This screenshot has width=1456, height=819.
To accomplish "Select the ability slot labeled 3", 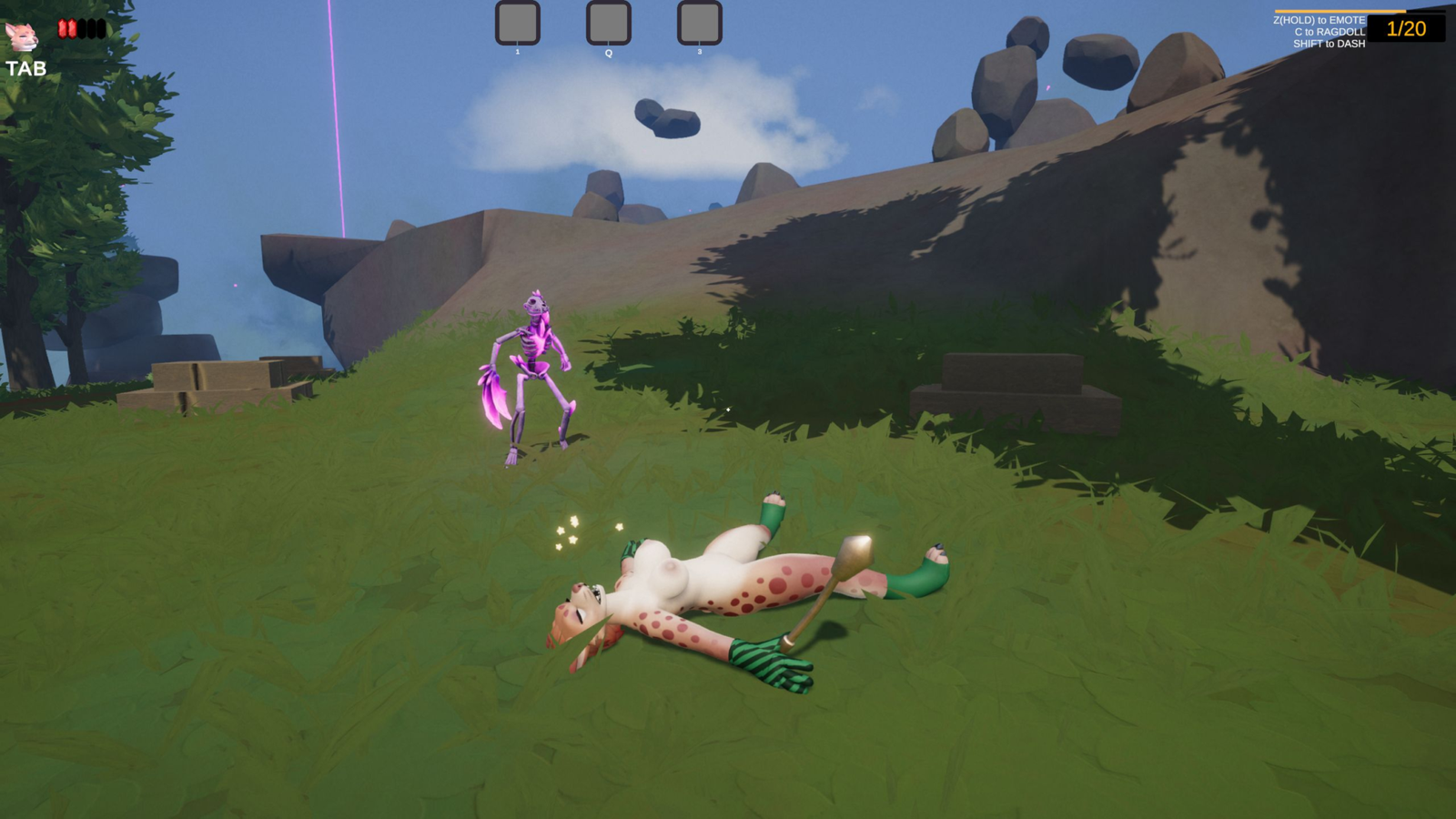I will pos(699,23).
